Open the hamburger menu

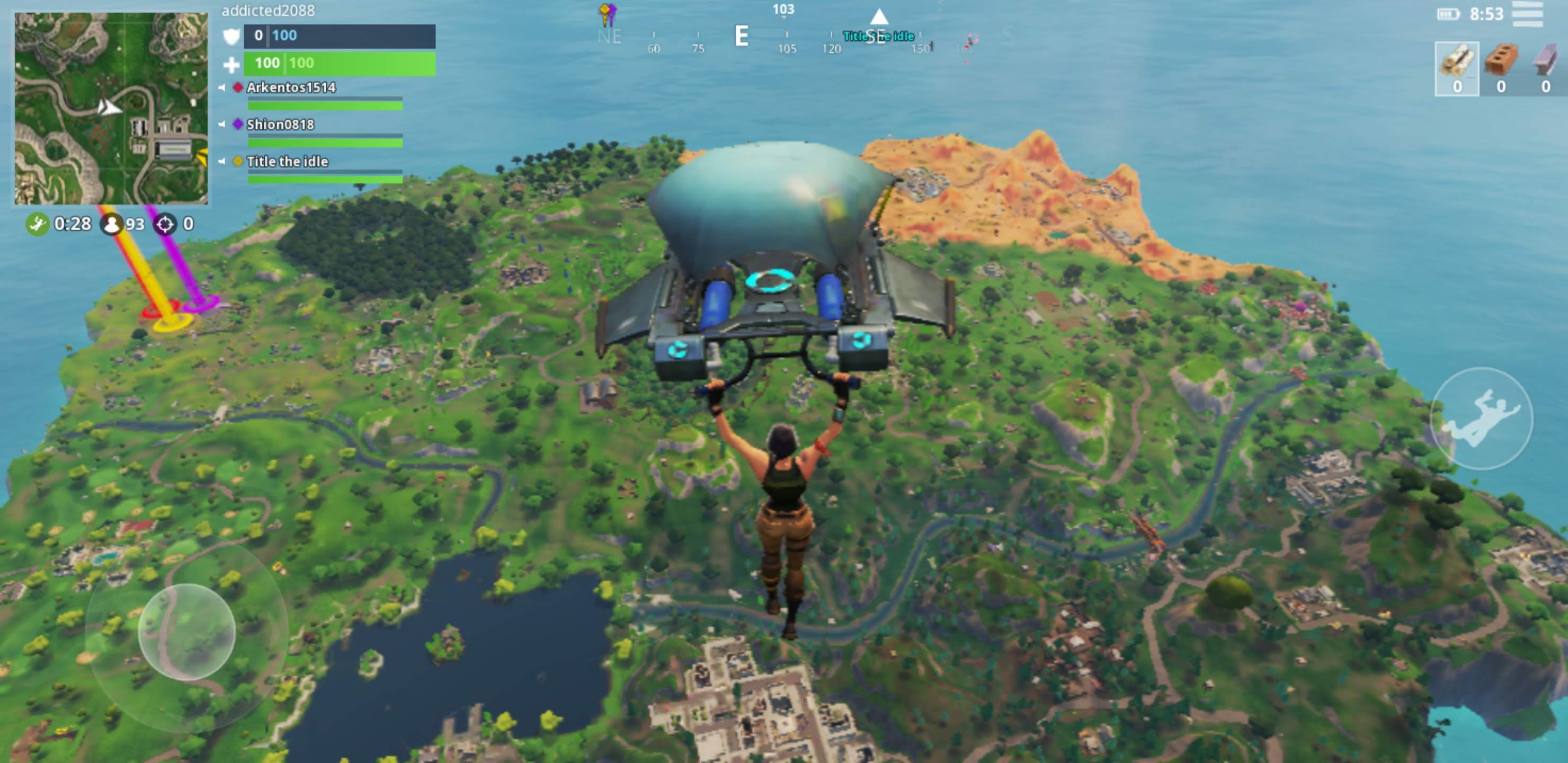point(1527,15)
